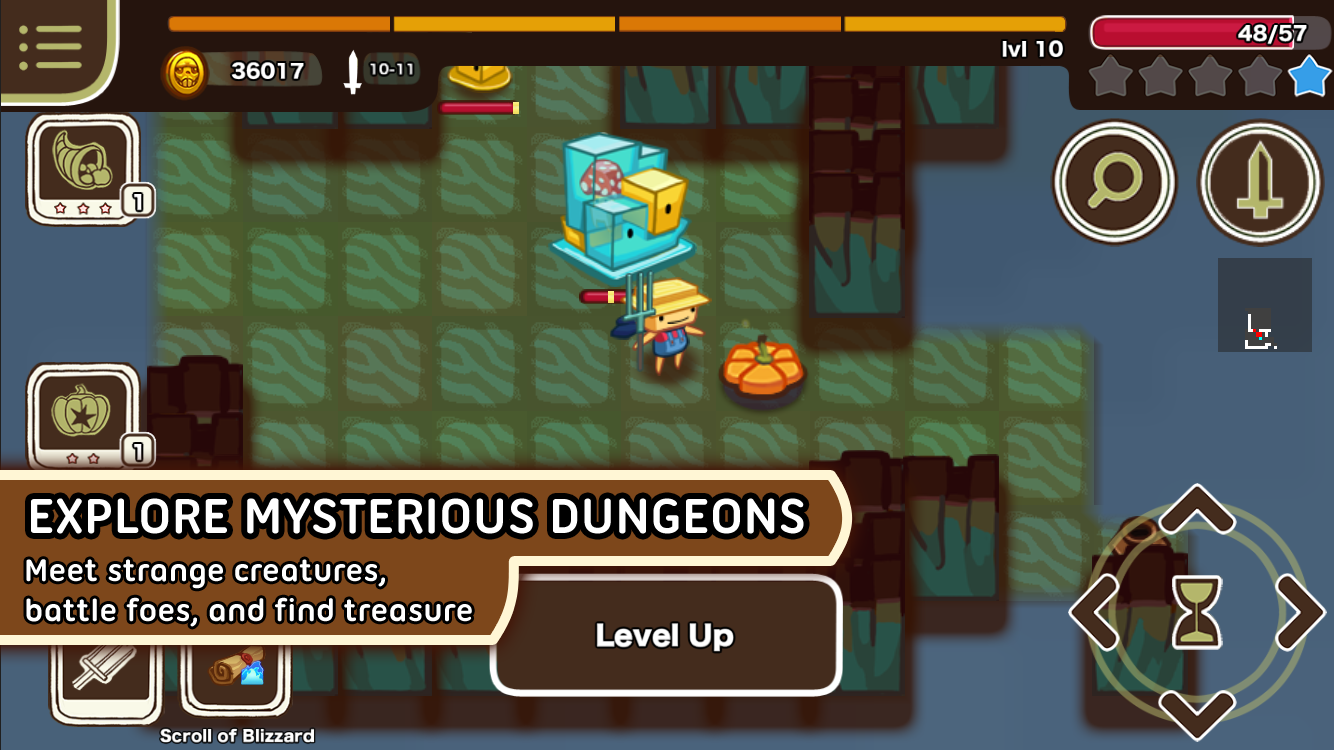The width and height of the screenshot is (1334, 750).
Task: Open the minimap in the right panel
Action: (1263, 305)
